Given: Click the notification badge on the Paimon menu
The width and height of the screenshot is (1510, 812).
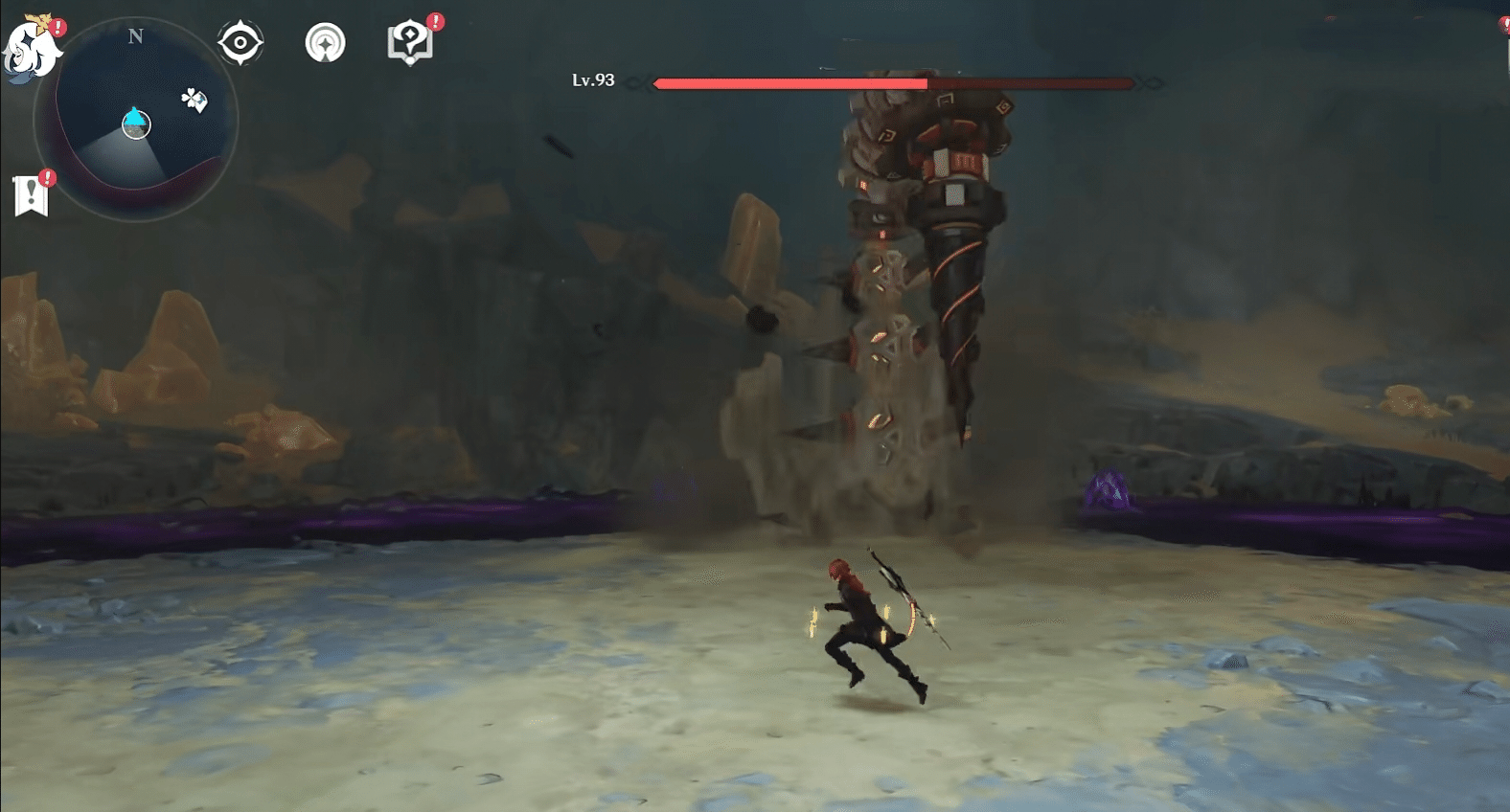Looking at the screenshot, I should (57, 27).
